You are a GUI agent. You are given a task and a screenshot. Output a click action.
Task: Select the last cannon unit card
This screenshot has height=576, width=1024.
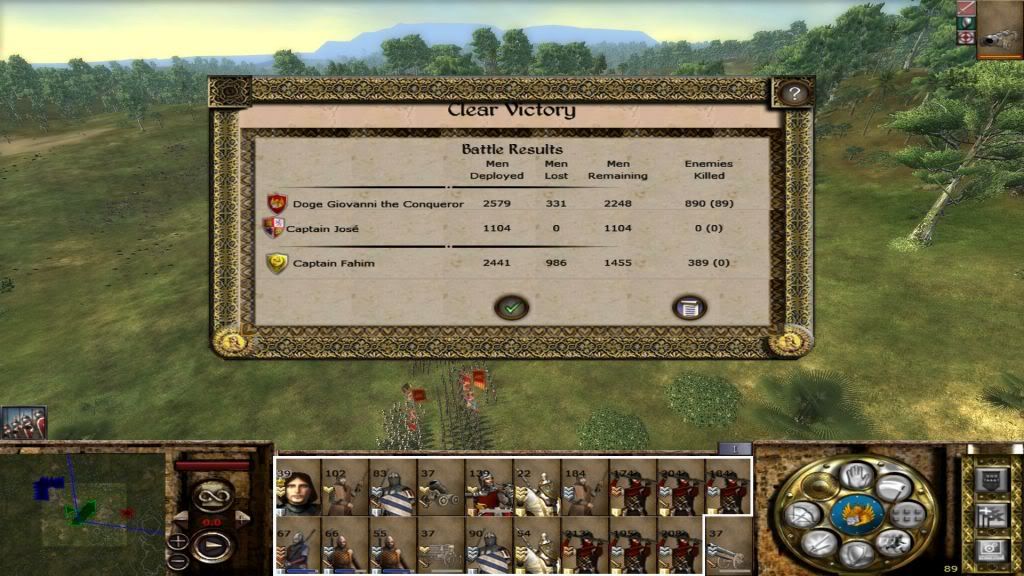[727, 544]
